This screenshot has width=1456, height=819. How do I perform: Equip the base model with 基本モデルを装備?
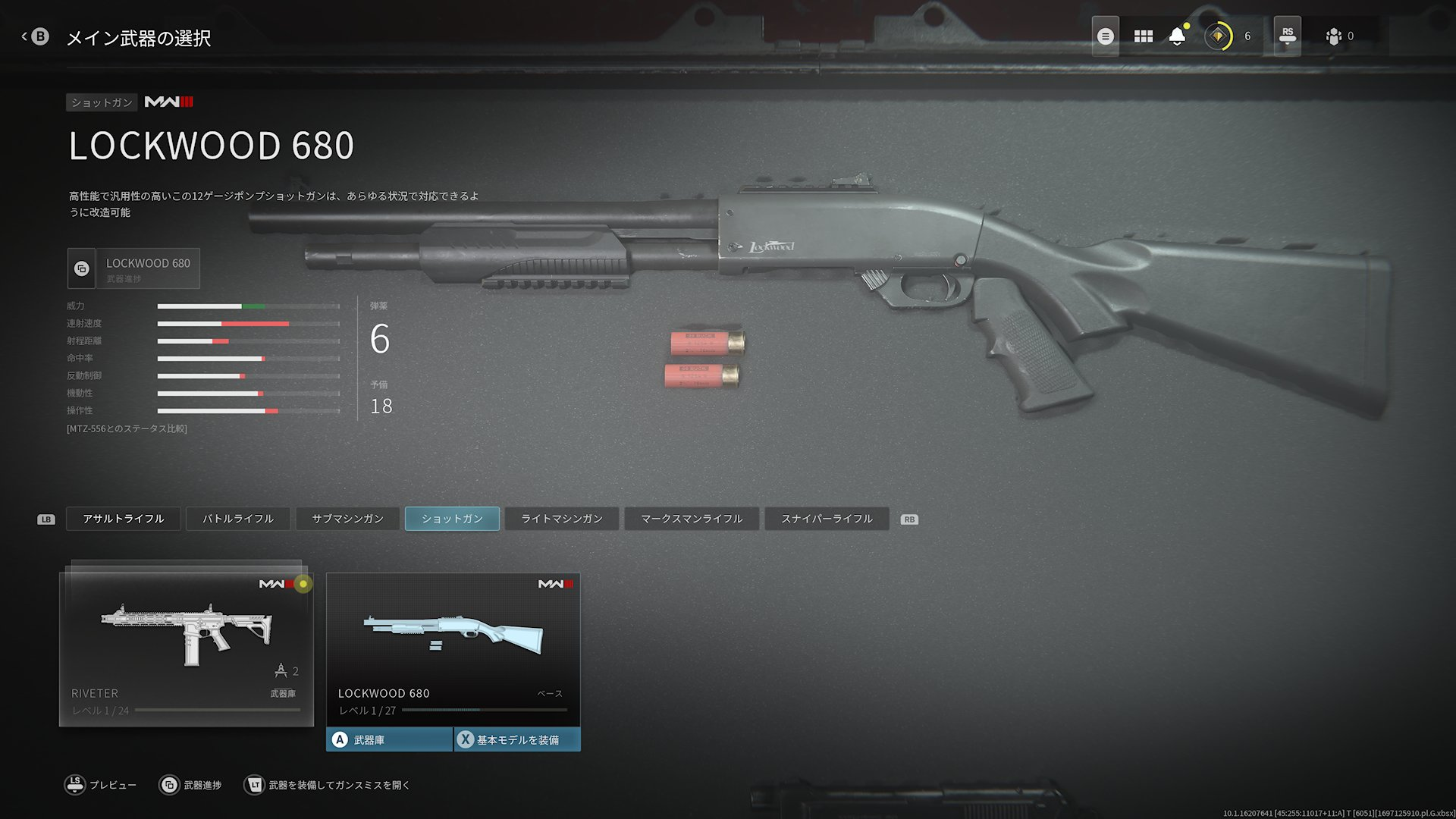coord(518,739)
